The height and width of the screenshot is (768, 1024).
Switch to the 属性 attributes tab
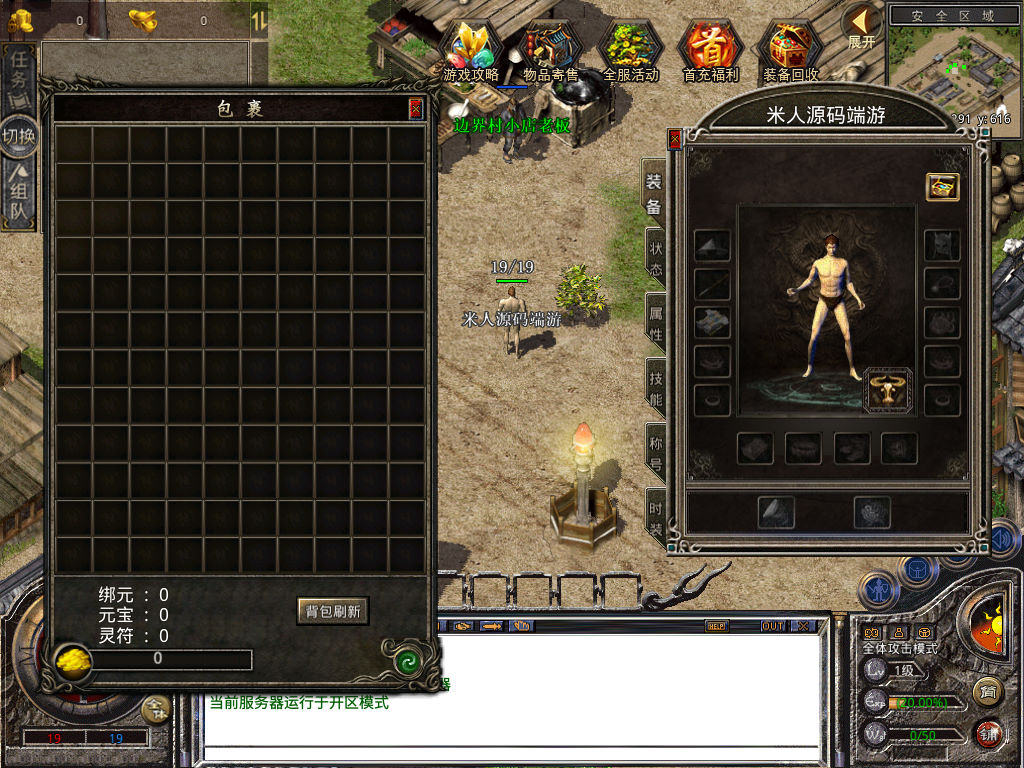point(656,322)
